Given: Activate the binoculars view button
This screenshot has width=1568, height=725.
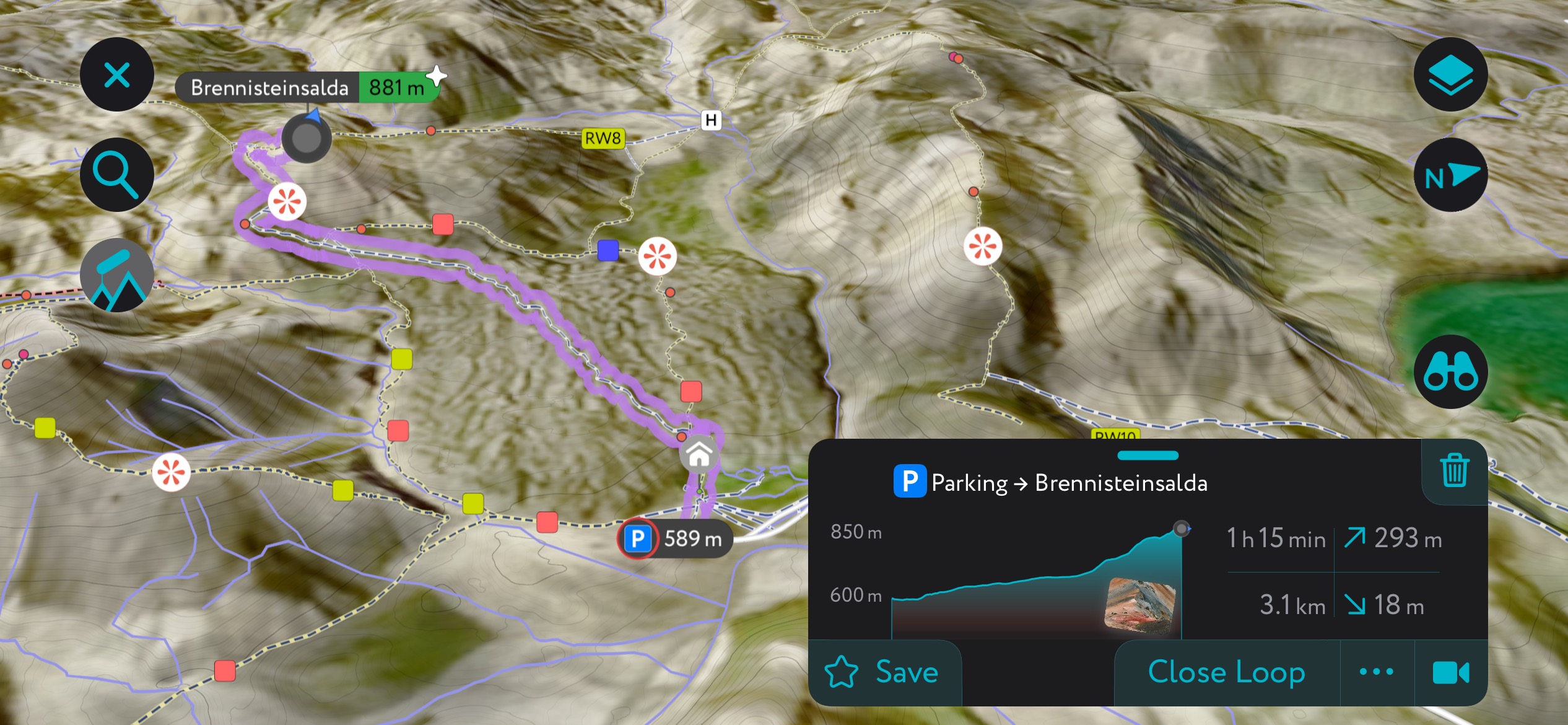Looking at the screenshot, I should click(x=1450, y=372).
